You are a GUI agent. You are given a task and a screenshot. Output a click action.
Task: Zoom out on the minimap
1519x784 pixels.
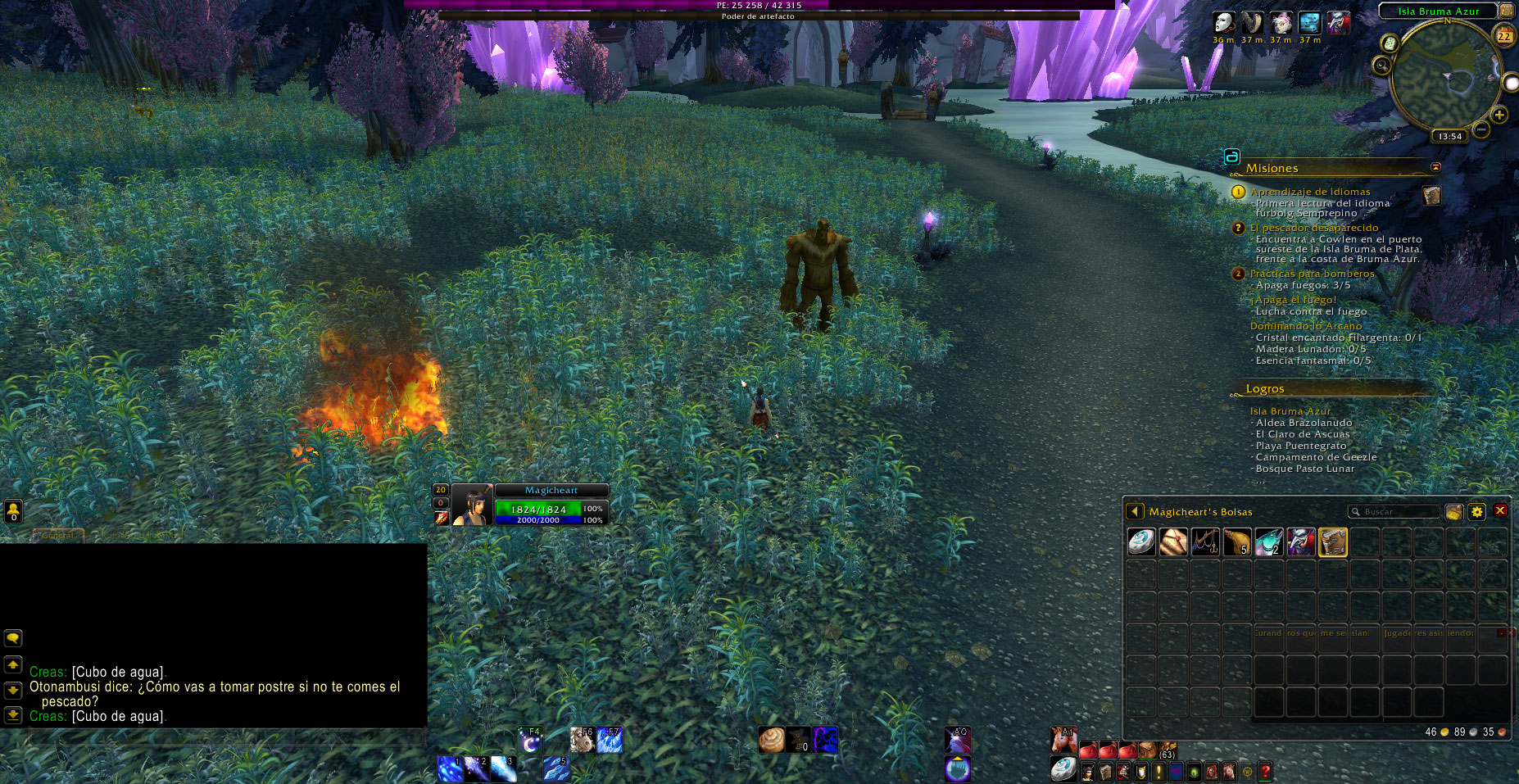click(1481, 129)
